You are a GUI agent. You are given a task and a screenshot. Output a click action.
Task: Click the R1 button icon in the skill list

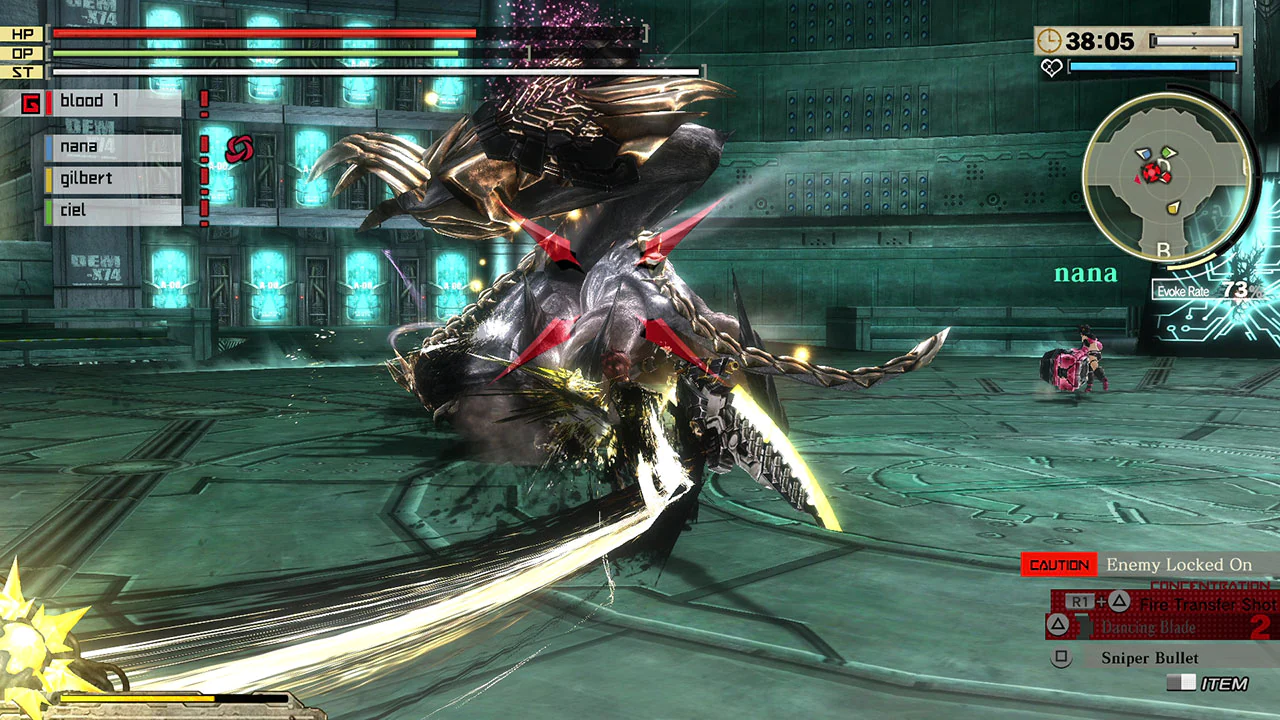coord(1080,600)
